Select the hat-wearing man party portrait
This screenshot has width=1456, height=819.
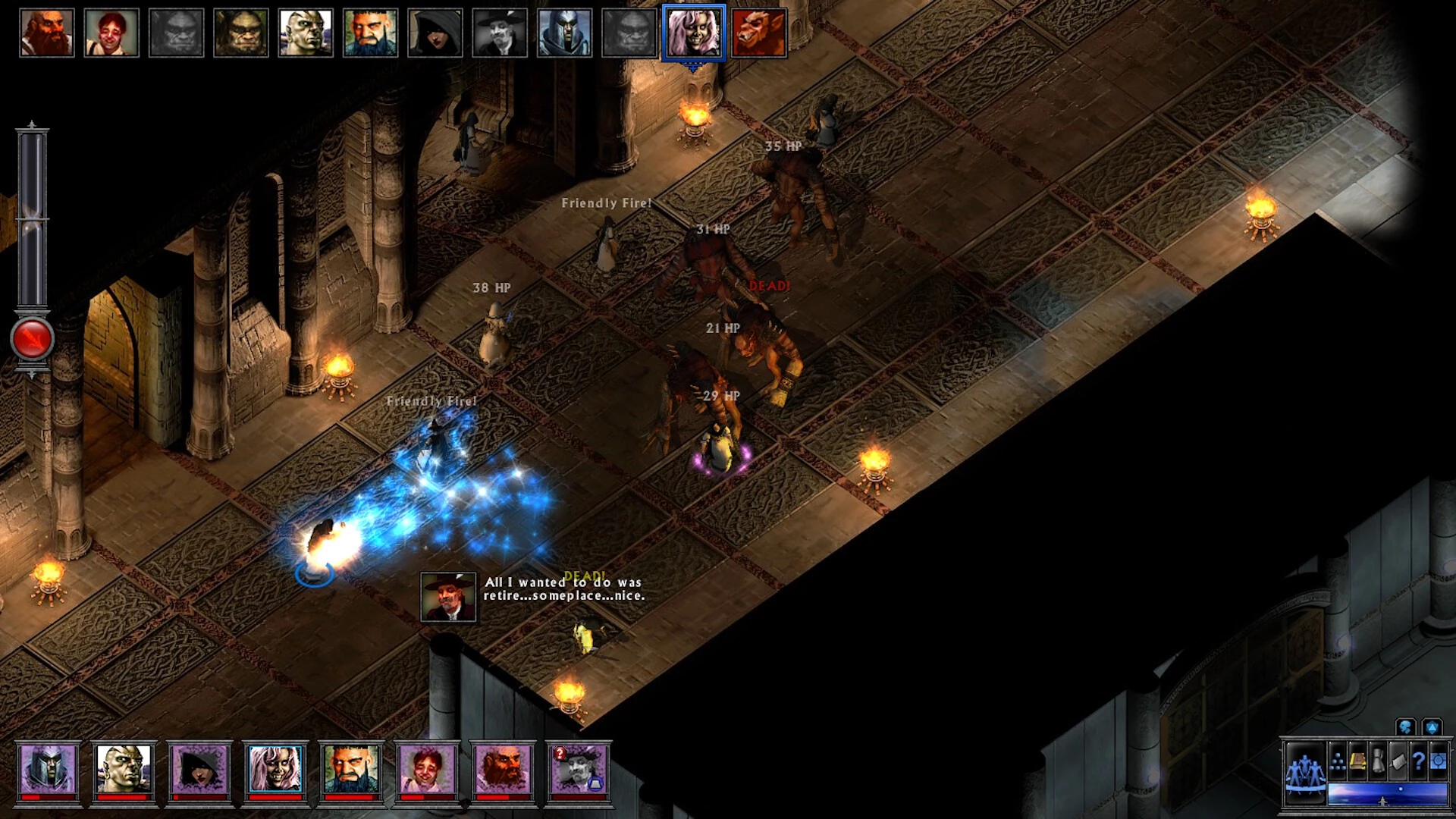coord(578,769)
